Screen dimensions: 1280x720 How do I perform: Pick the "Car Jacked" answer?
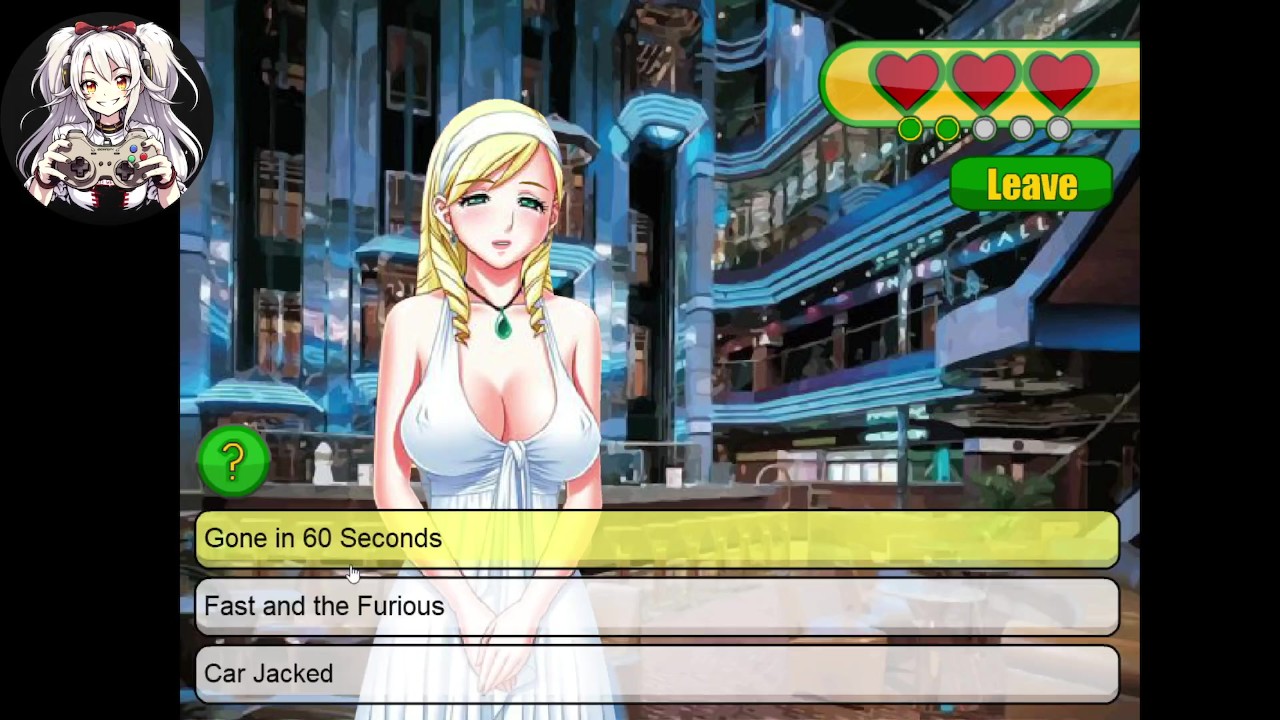(x=656, y=673)
